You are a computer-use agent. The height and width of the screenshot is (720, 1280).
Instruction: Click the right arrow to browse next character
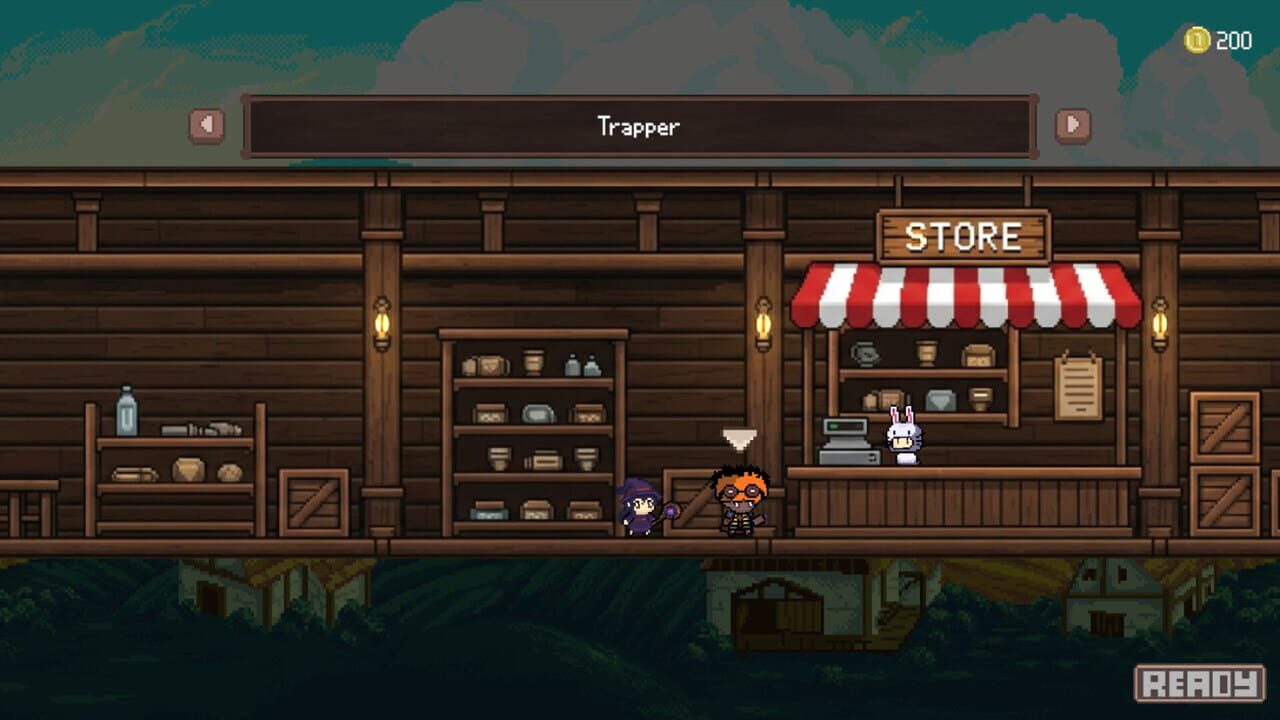tap(1072, 126)
